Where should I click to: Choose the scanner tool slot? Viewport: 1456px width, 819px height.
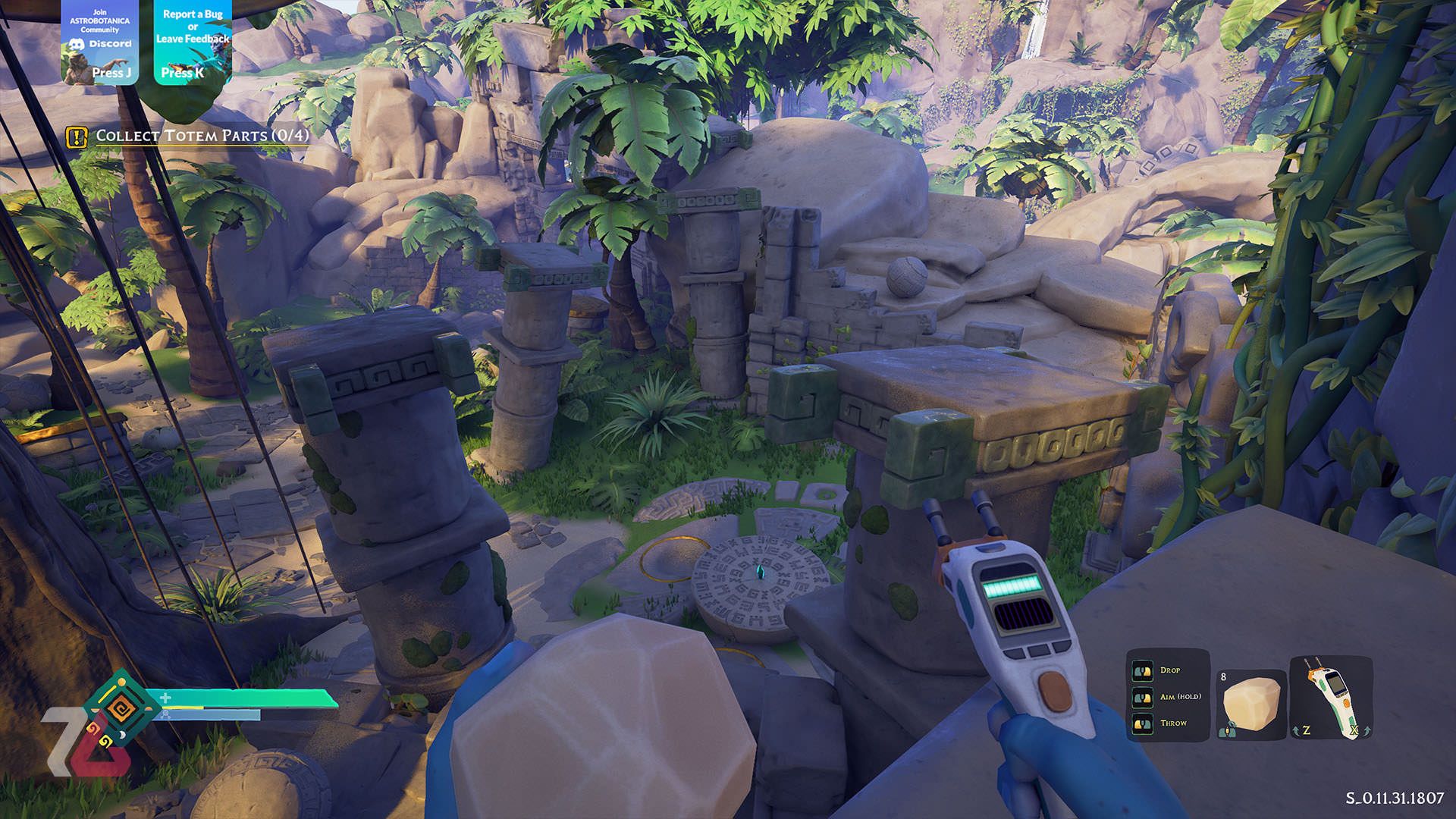(1332, 698)
